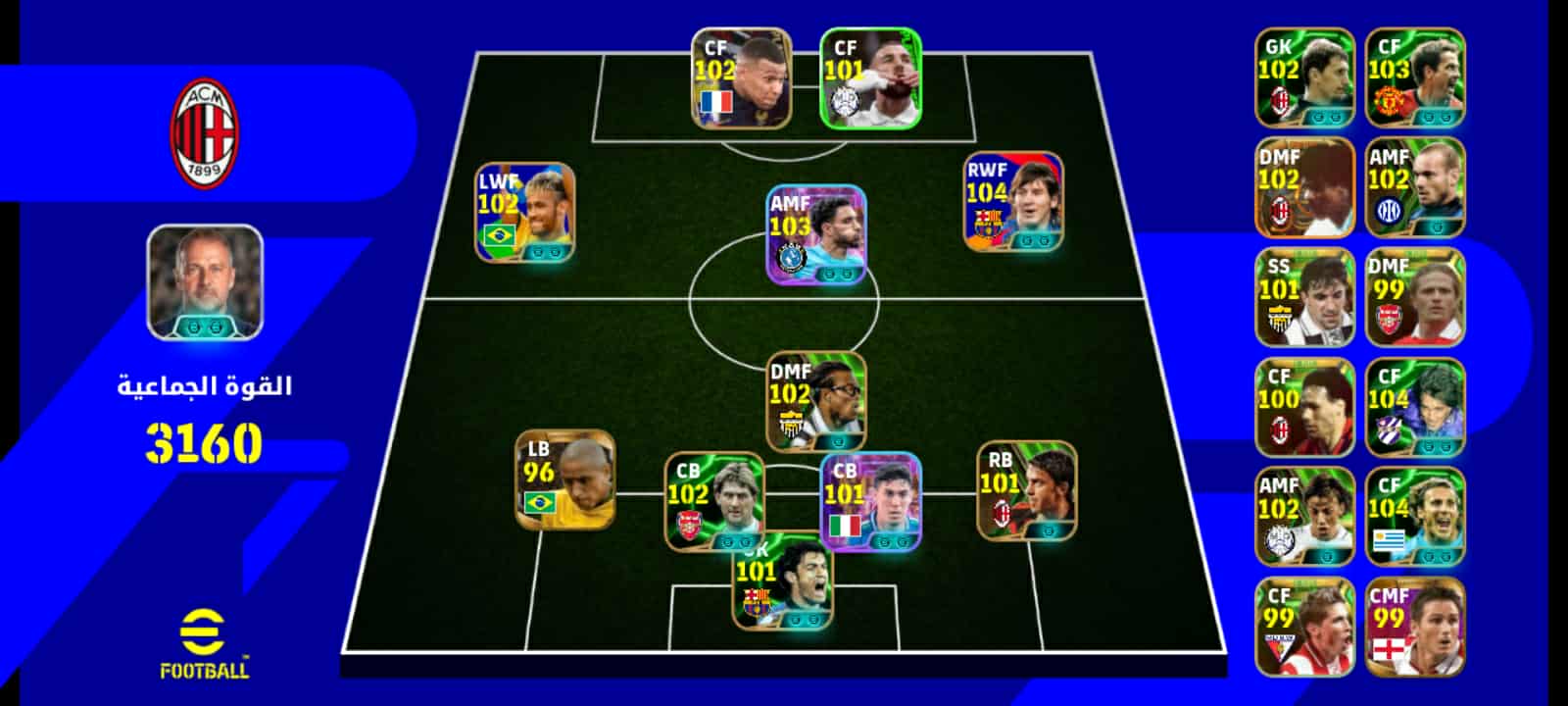Pick the CF 102 card with French flag
This screenshot has height=706, width=1568.
[x=742, y=78]
